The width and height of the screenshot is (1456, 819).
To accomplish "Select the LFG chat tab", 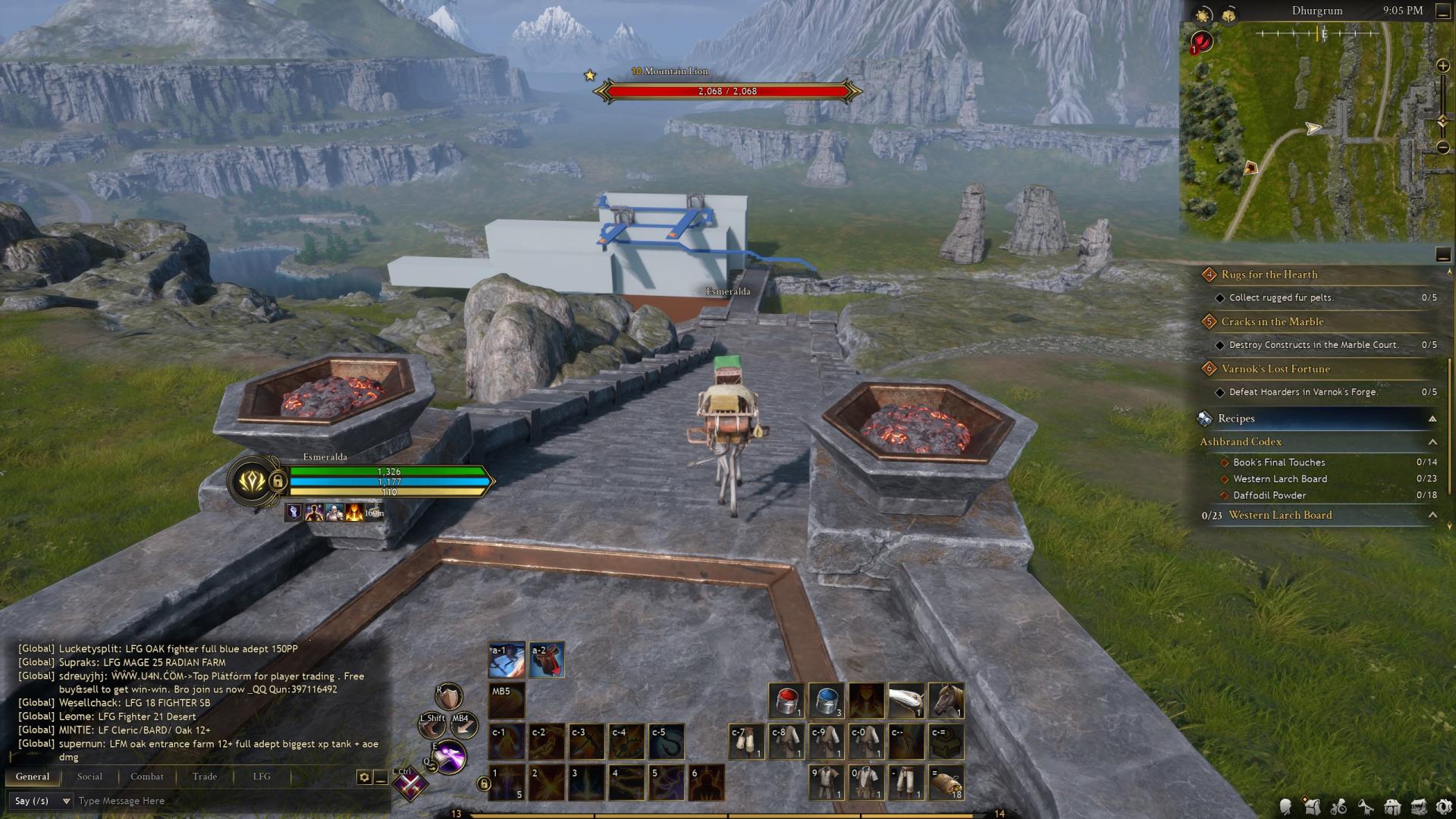I will (262, 777).
